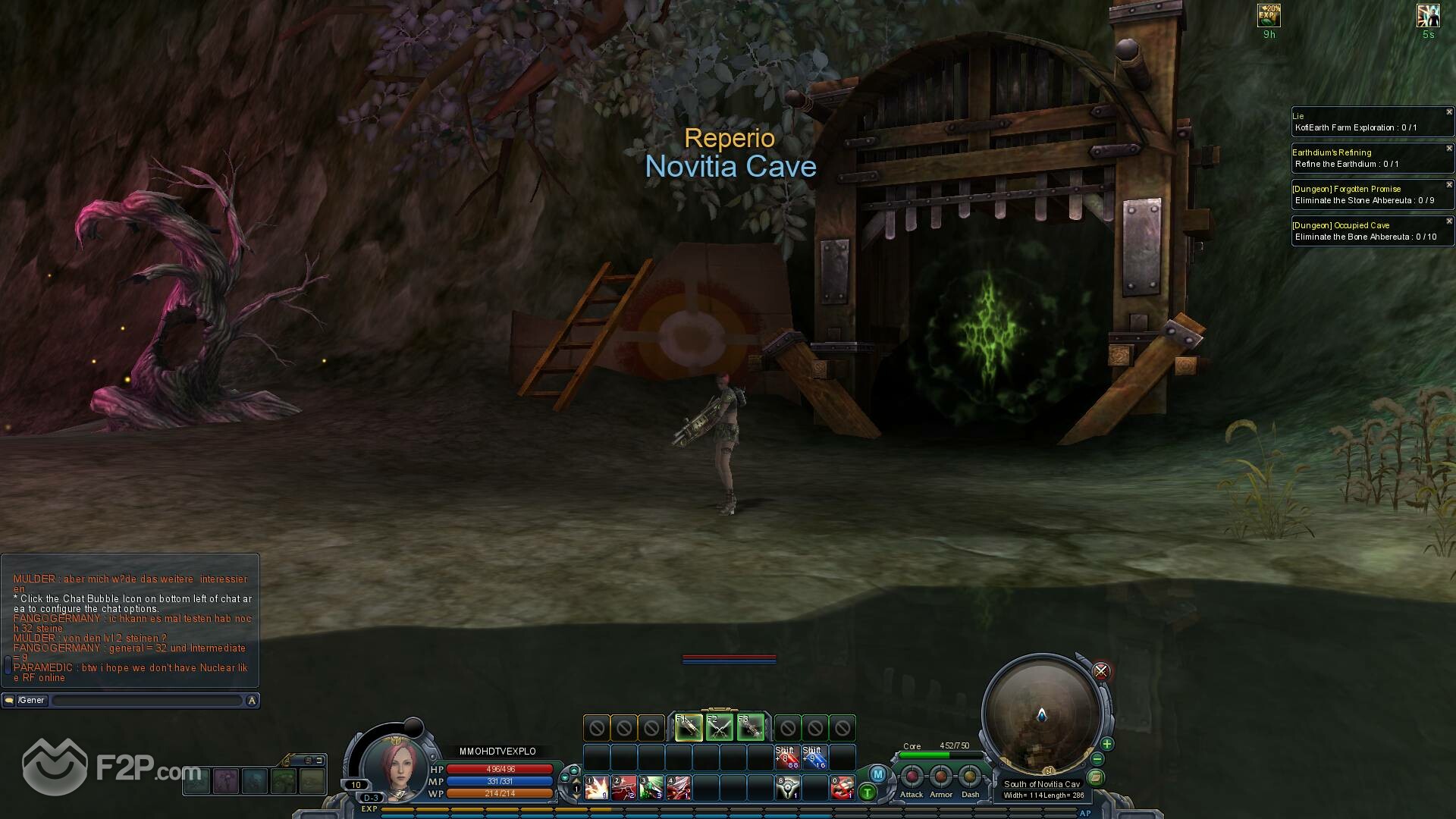
Task: Select the Attack core button
Action: 912,777
